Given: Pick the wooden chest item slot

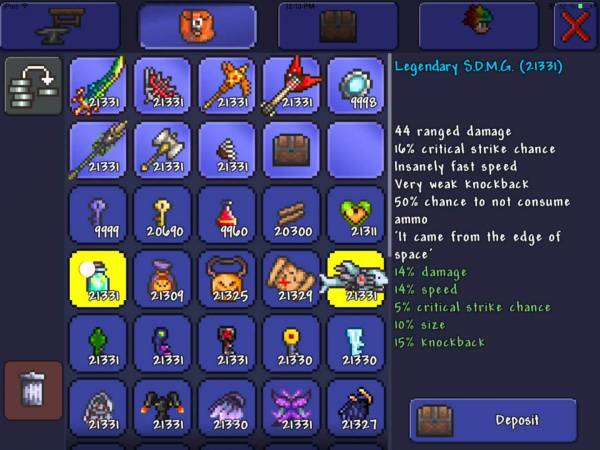Looking at the screenshot, I should coord(291,150).
